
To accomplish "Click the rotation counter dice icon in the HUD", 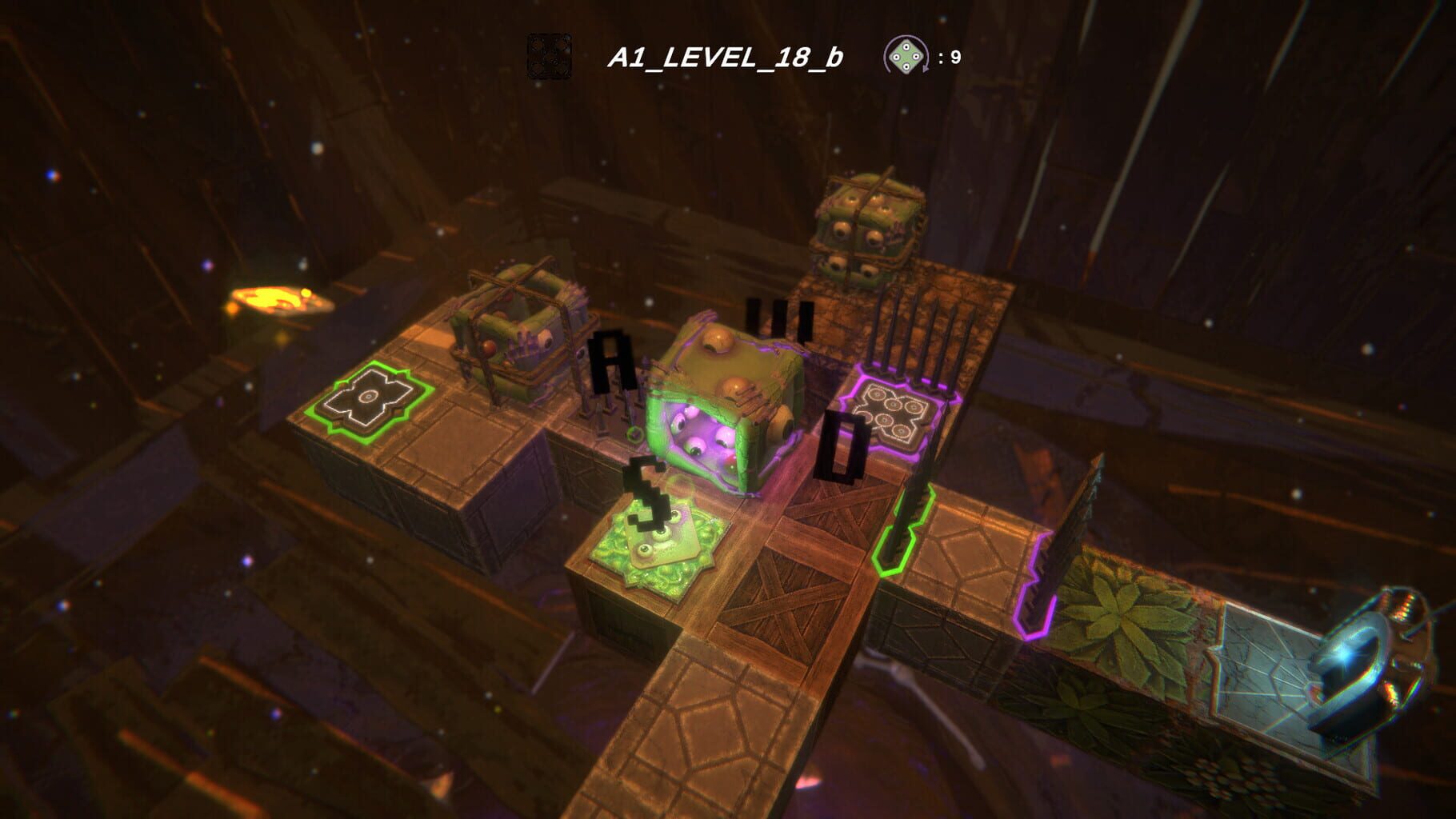I will [x=906, y=56].
